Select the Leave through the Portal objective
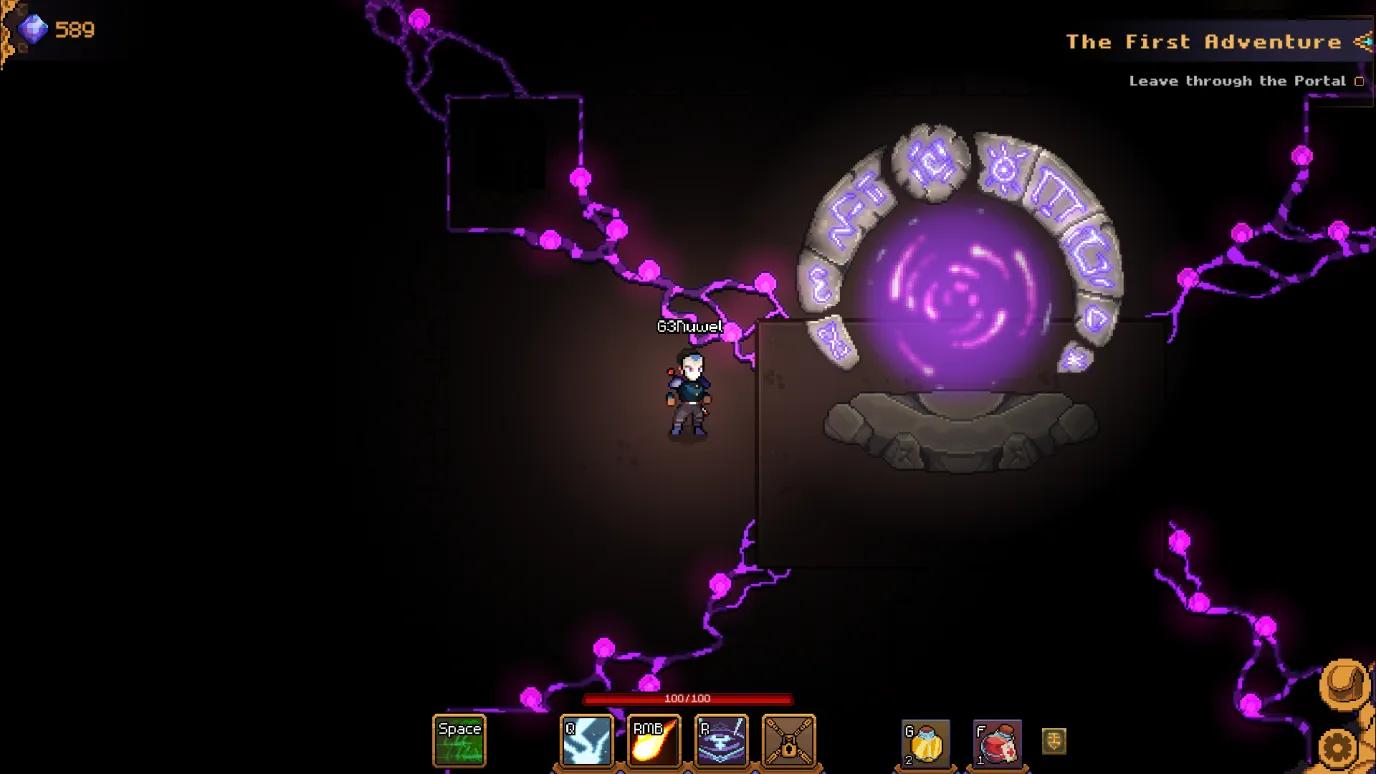Viewport: 1376px width, 774px height. tap(1237, 81)
